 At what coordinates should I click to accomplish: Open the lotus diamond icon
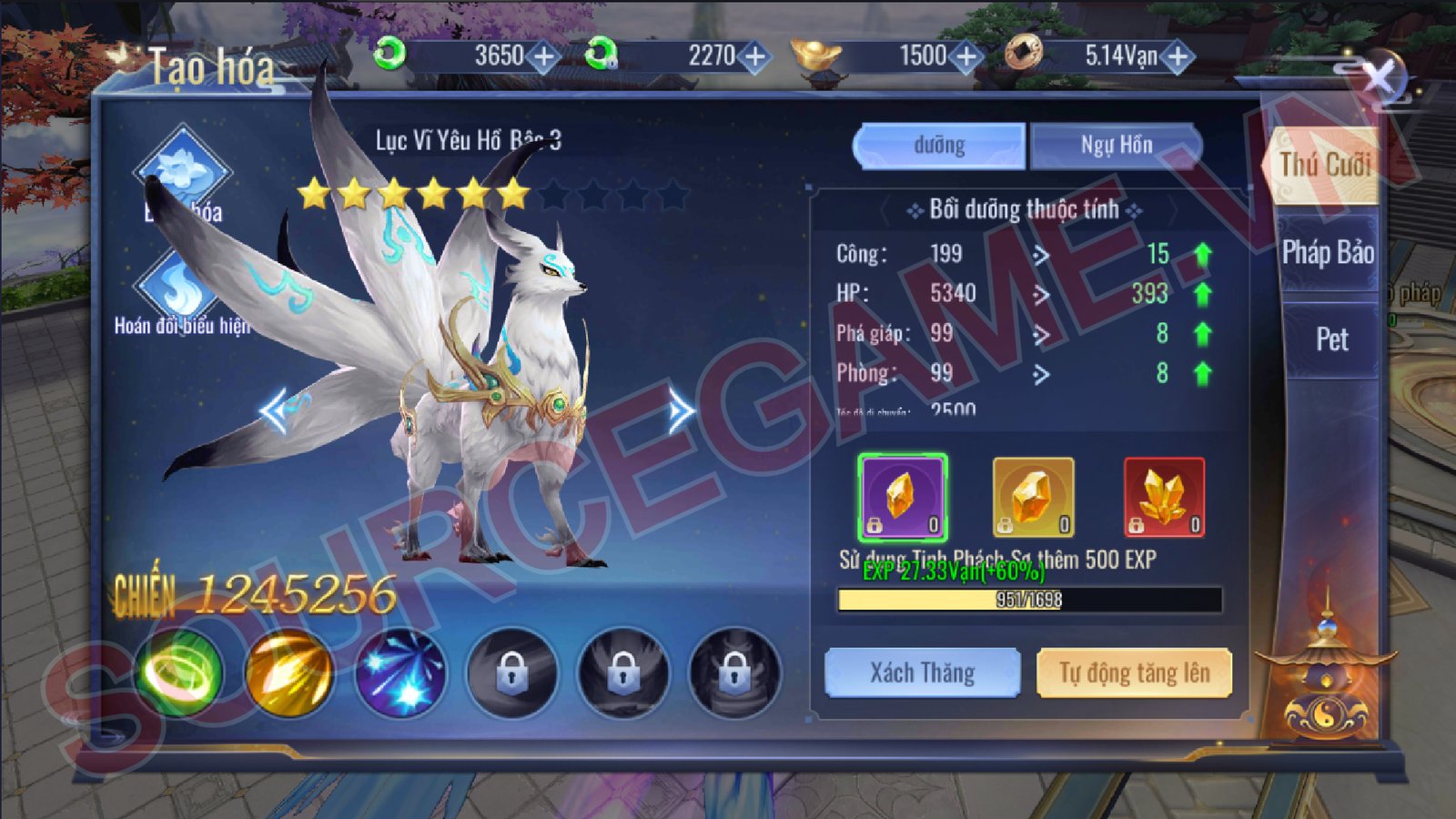pyautogui.click(x=182, y=171)
